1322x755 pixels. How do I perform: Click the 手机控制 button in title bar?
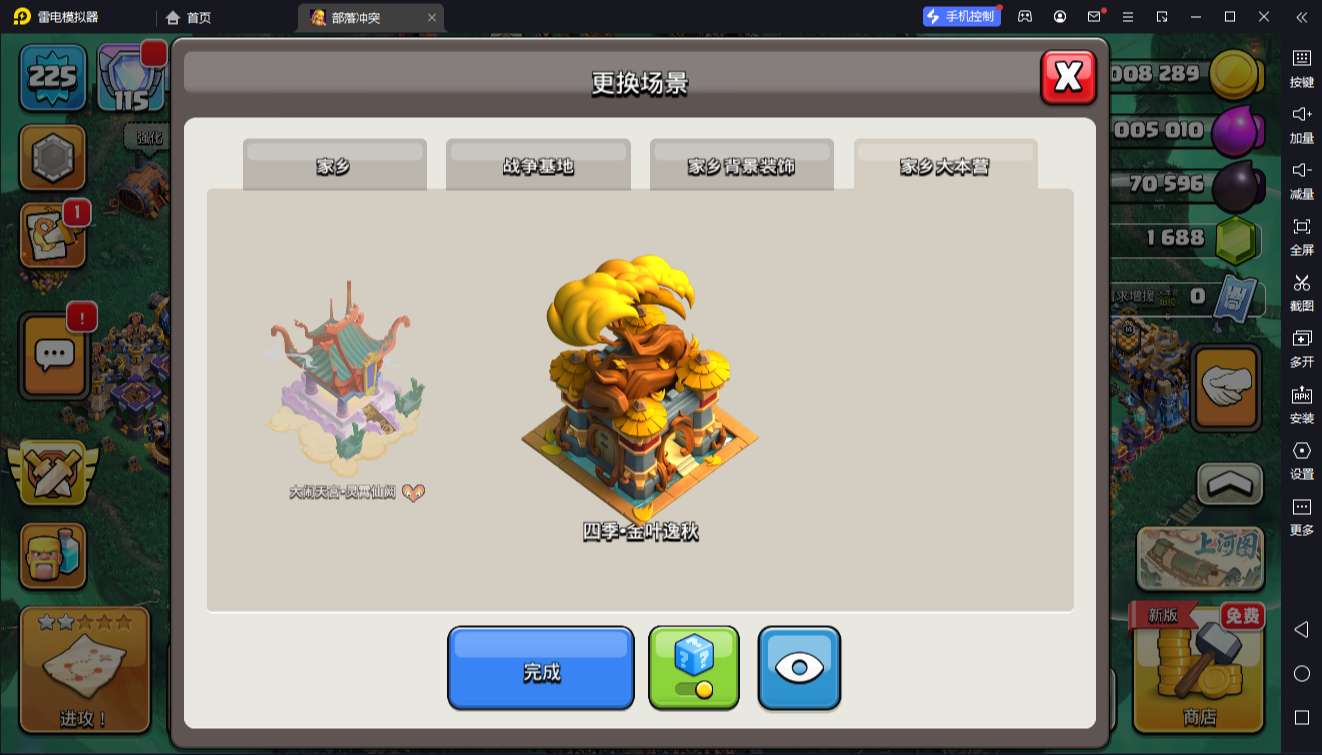click(961, 17)
